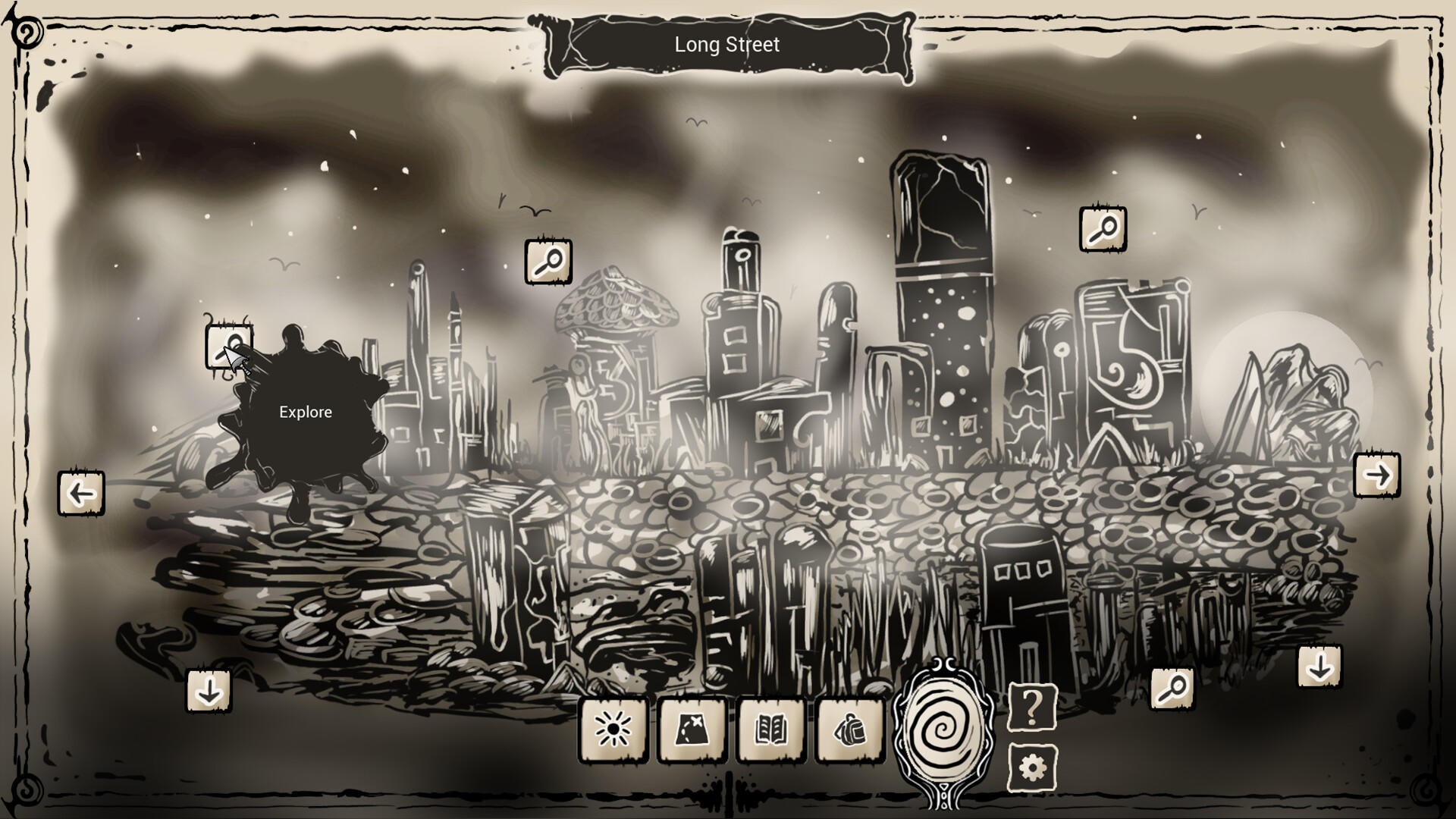
Task: Click the Long Street title banner
Action: [x=726, y=45]
